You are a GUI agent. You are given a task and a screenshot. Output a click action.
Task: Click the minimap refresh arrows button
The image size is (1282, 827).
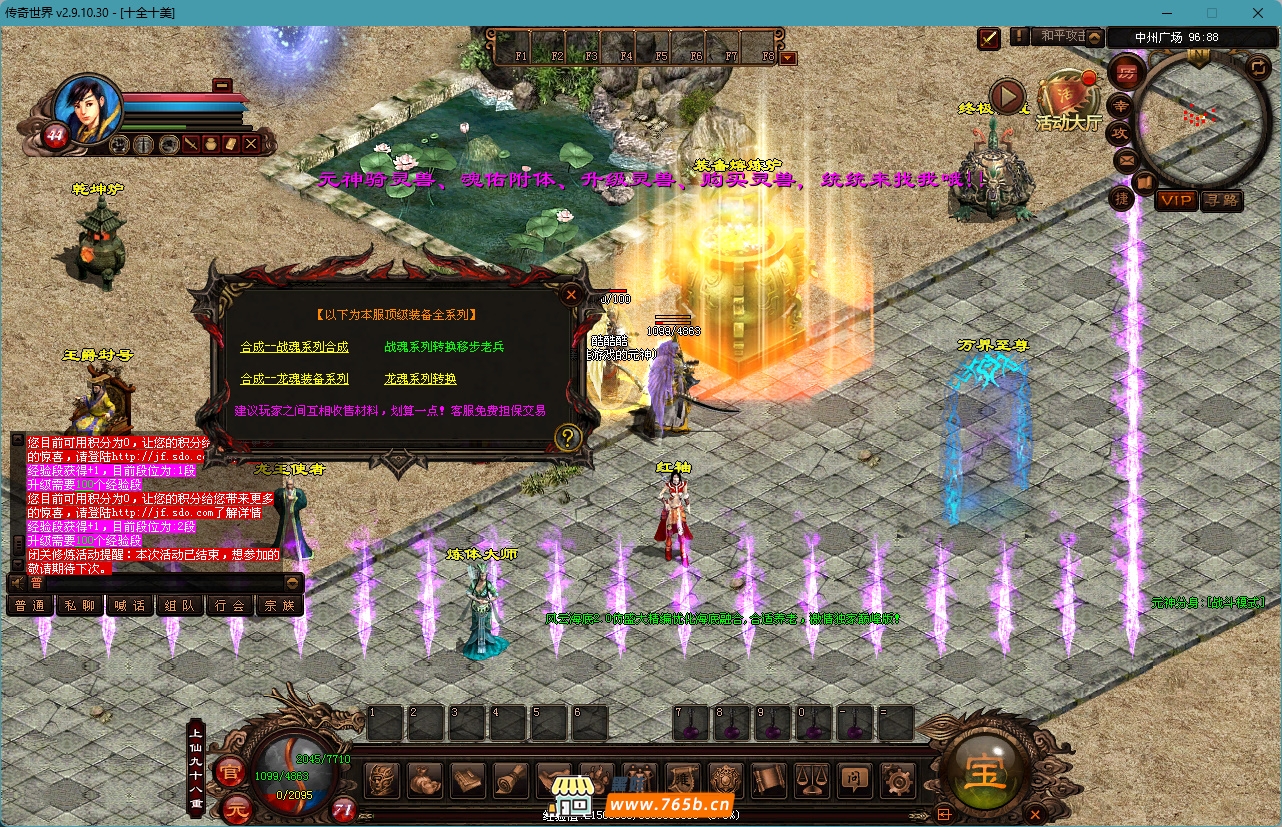1258,67
